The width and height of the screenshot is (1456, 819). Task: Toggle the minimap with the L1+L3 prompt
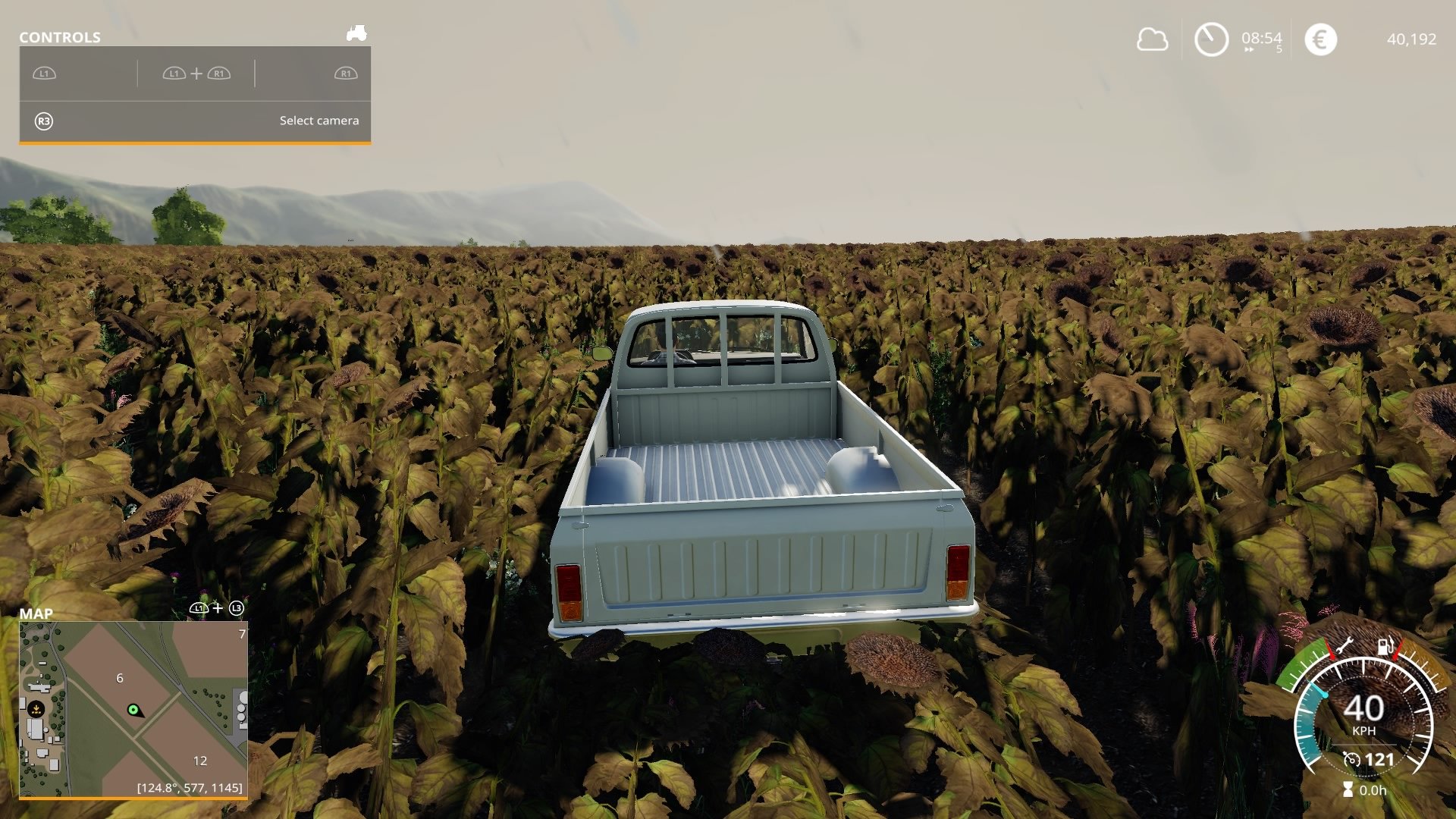[x=218, y=607]
